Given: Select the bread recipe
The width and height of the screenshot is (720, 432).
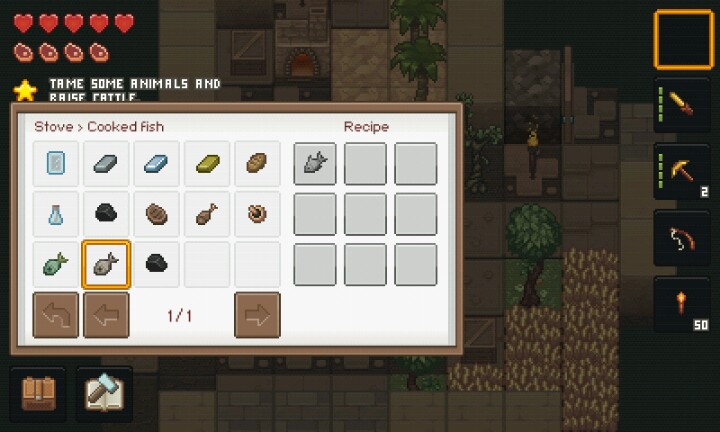Looking at the screenshot, I should point(257,163).
